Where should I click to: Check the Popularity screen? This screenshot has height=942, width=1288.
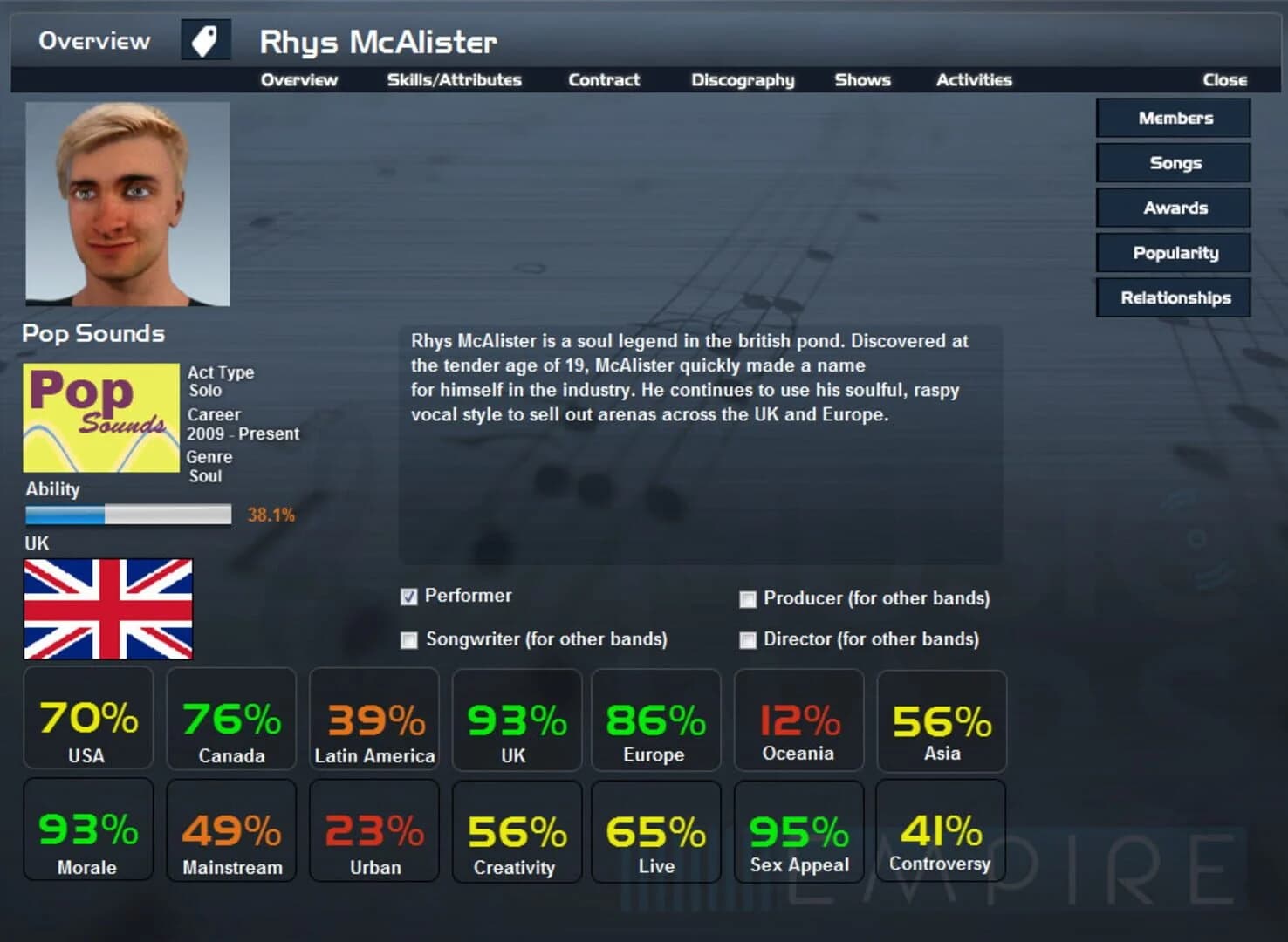[x=1173, y=252]
